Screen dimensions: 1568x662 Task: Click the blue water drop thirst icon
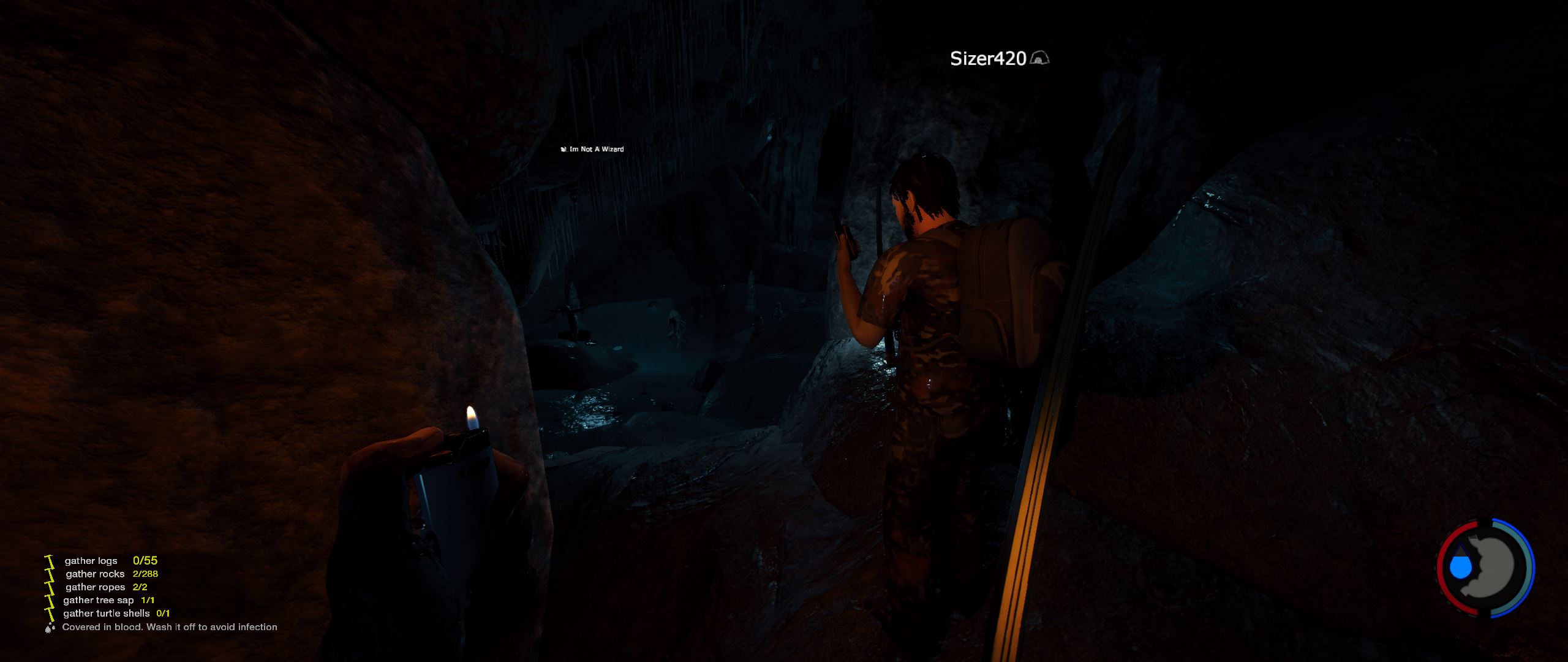coord(1461,566)
